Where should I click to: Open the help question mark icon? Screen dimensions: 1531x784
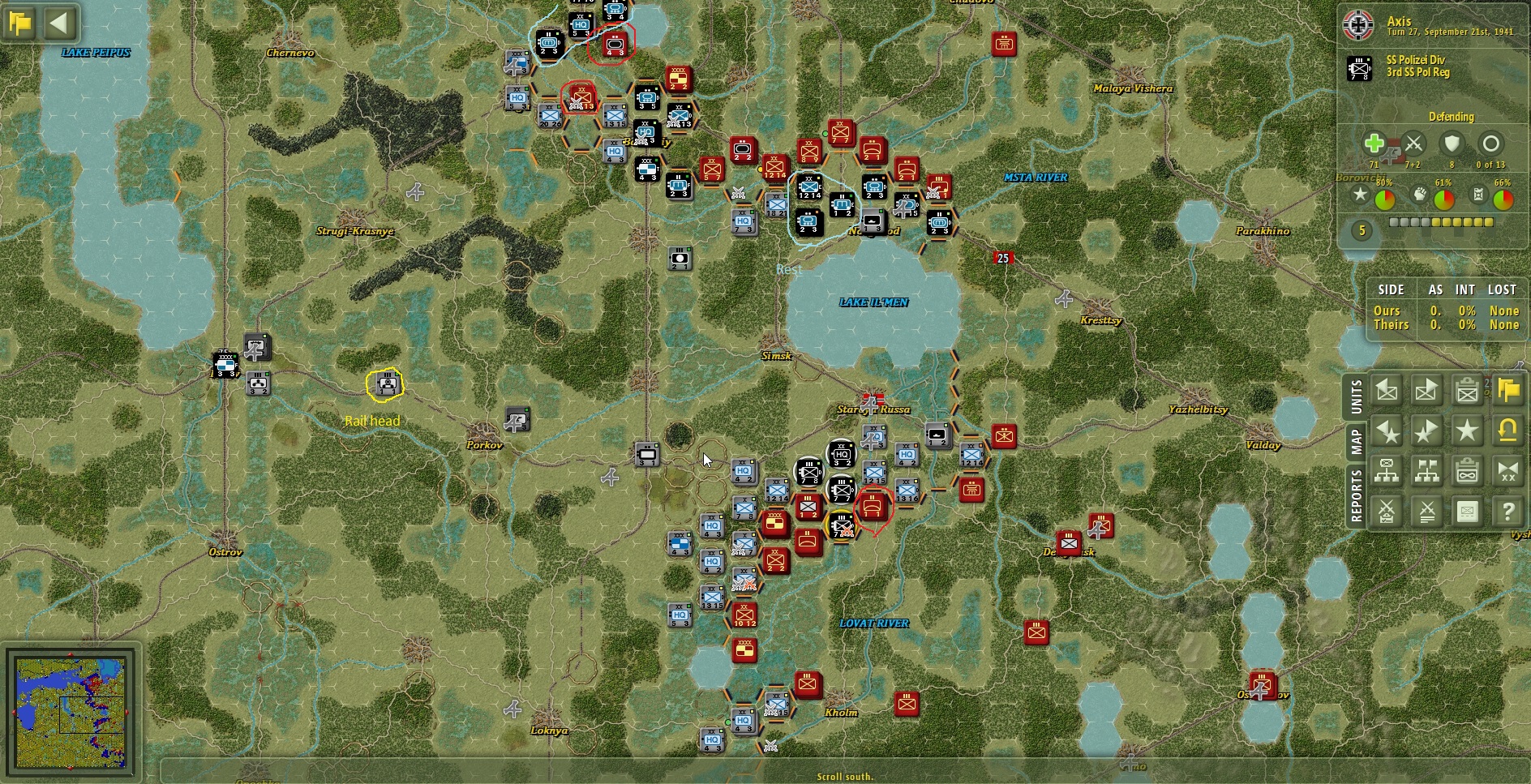pos(1510,511)
